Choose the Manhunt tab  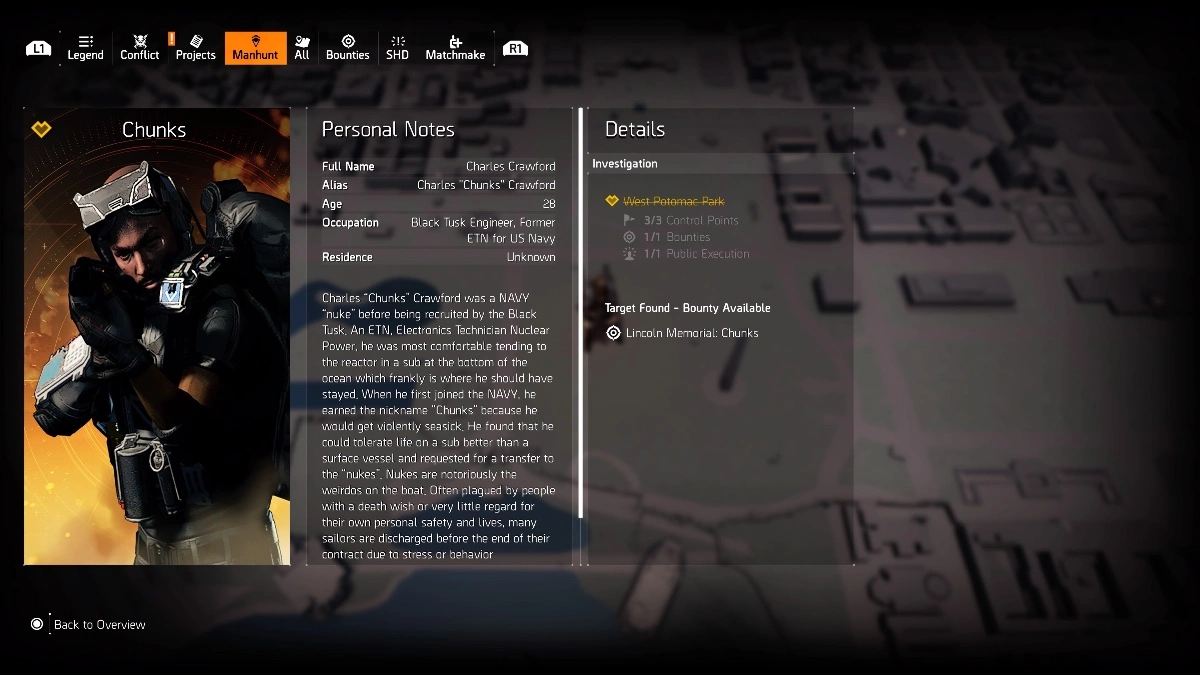255,48
